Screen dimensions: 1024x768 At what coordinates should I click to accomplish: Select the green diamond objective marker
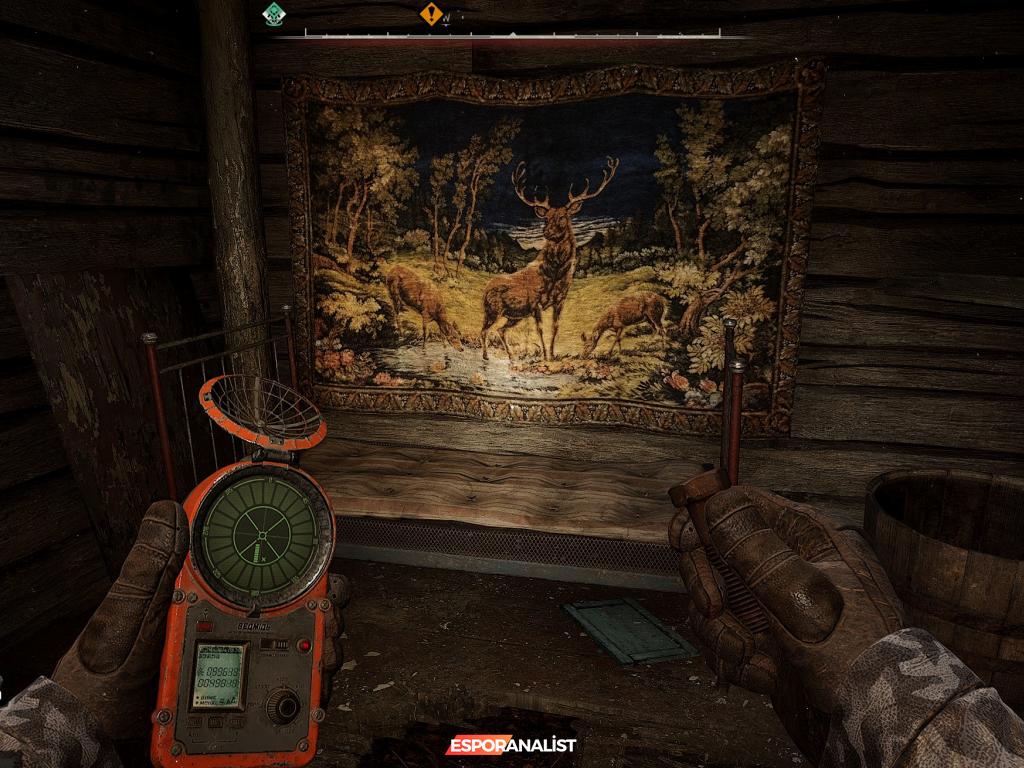click(273, 14)
